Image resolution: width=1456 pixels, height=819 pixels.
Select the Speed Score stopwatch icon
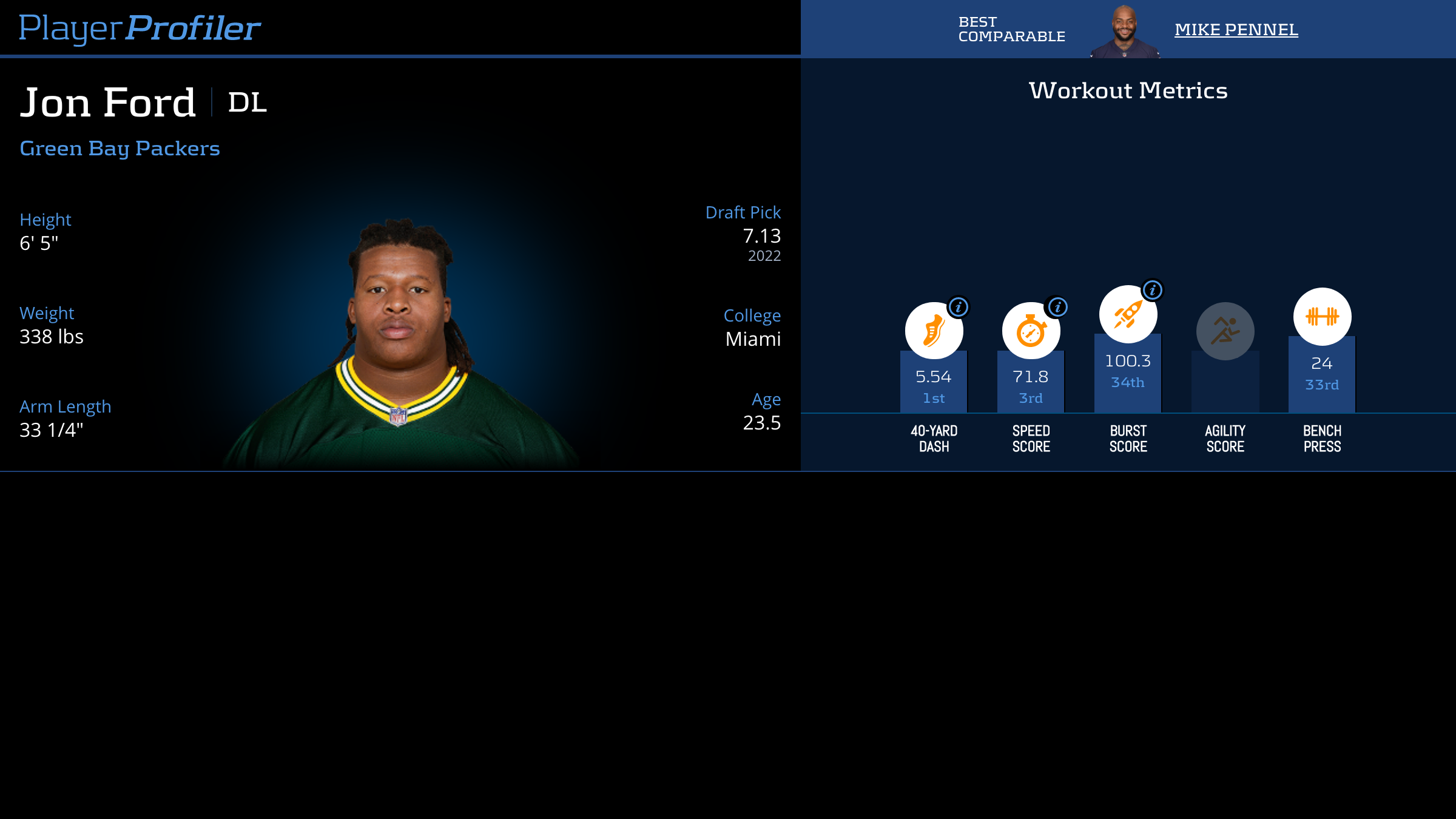tap(1030, 331)
